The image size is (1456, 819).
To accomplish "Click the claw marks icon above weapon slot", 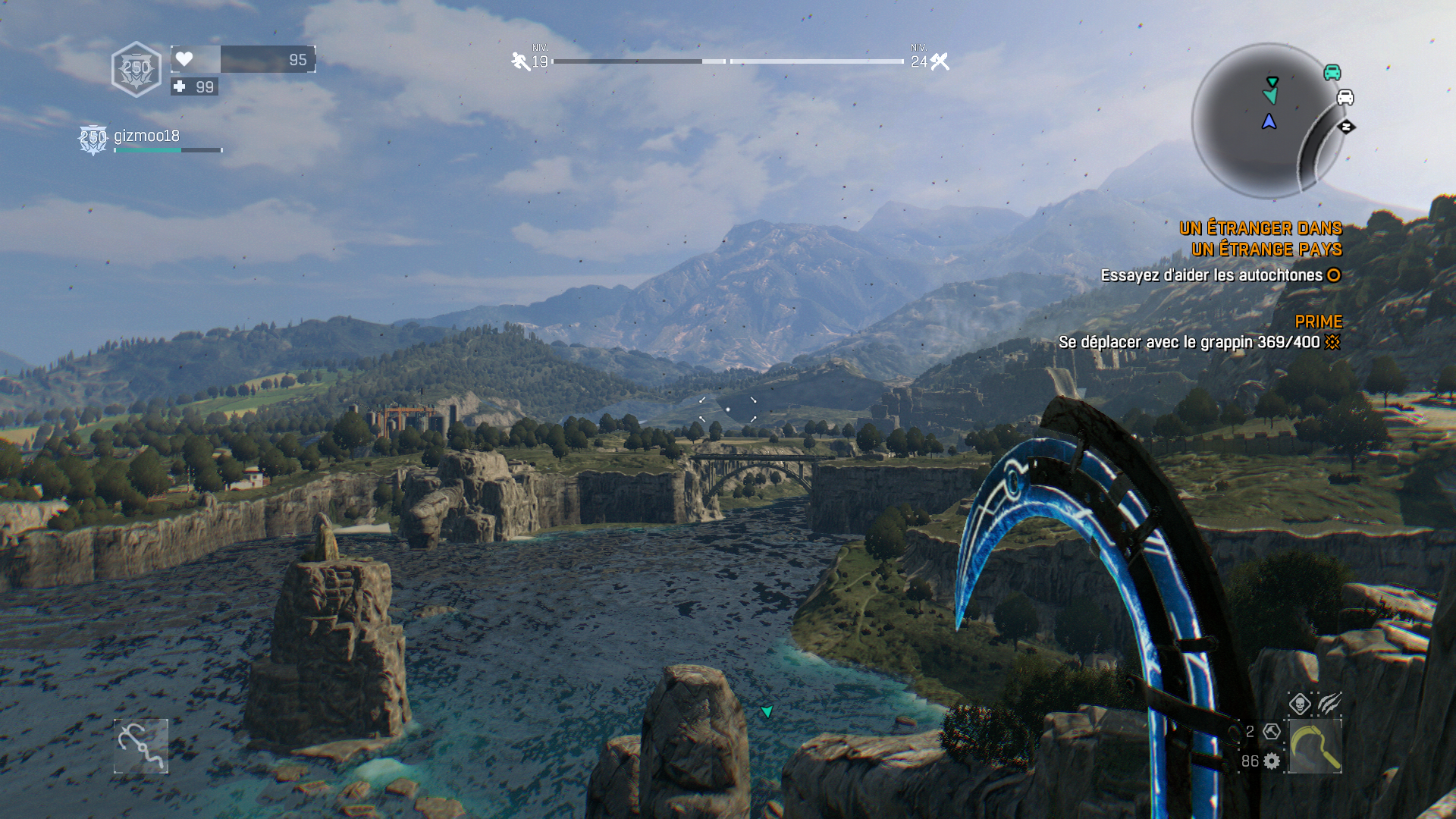I will pos(1329,704).
